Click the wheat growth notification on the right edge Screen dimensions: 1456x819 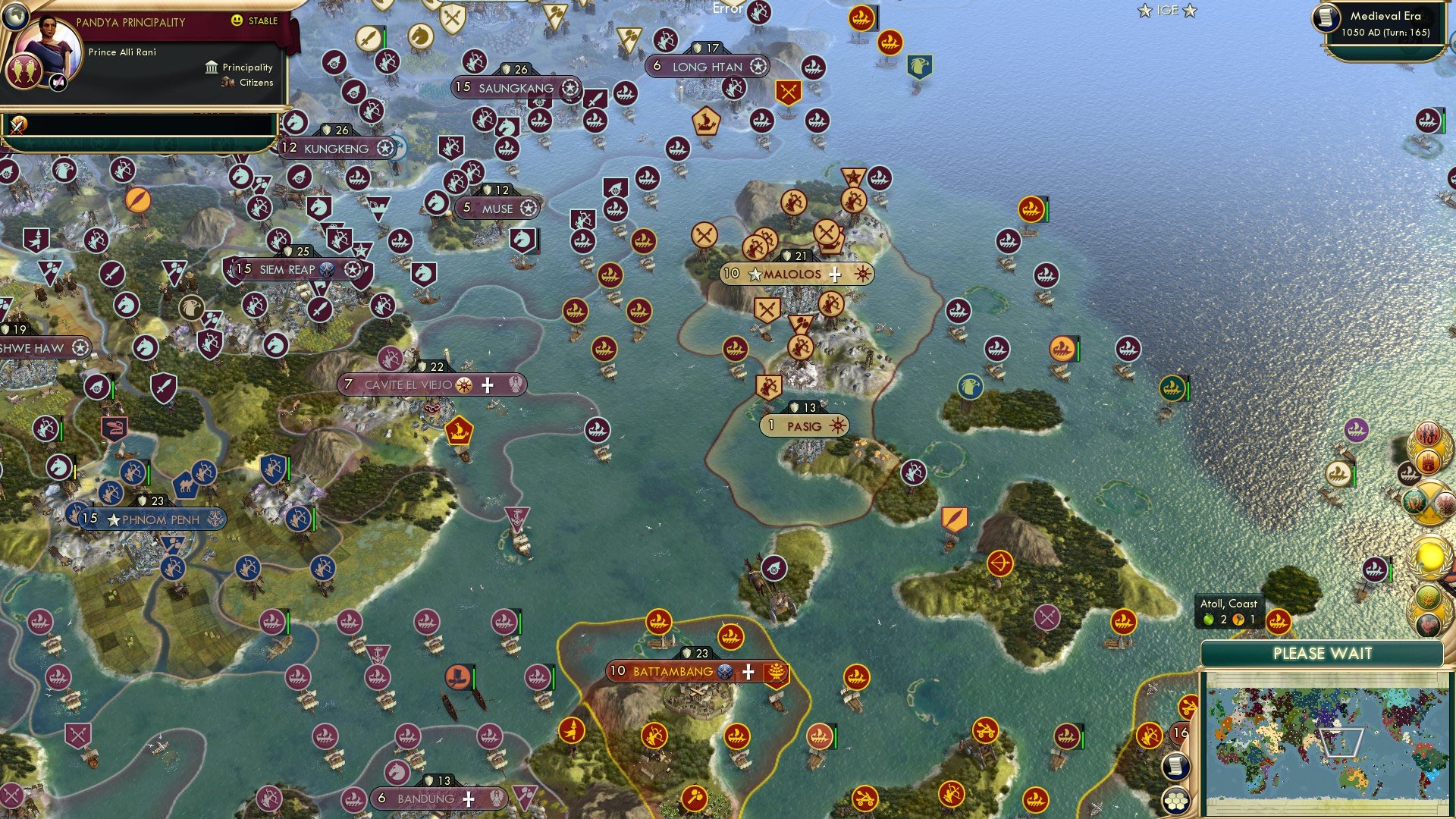tap(1429, 598)
